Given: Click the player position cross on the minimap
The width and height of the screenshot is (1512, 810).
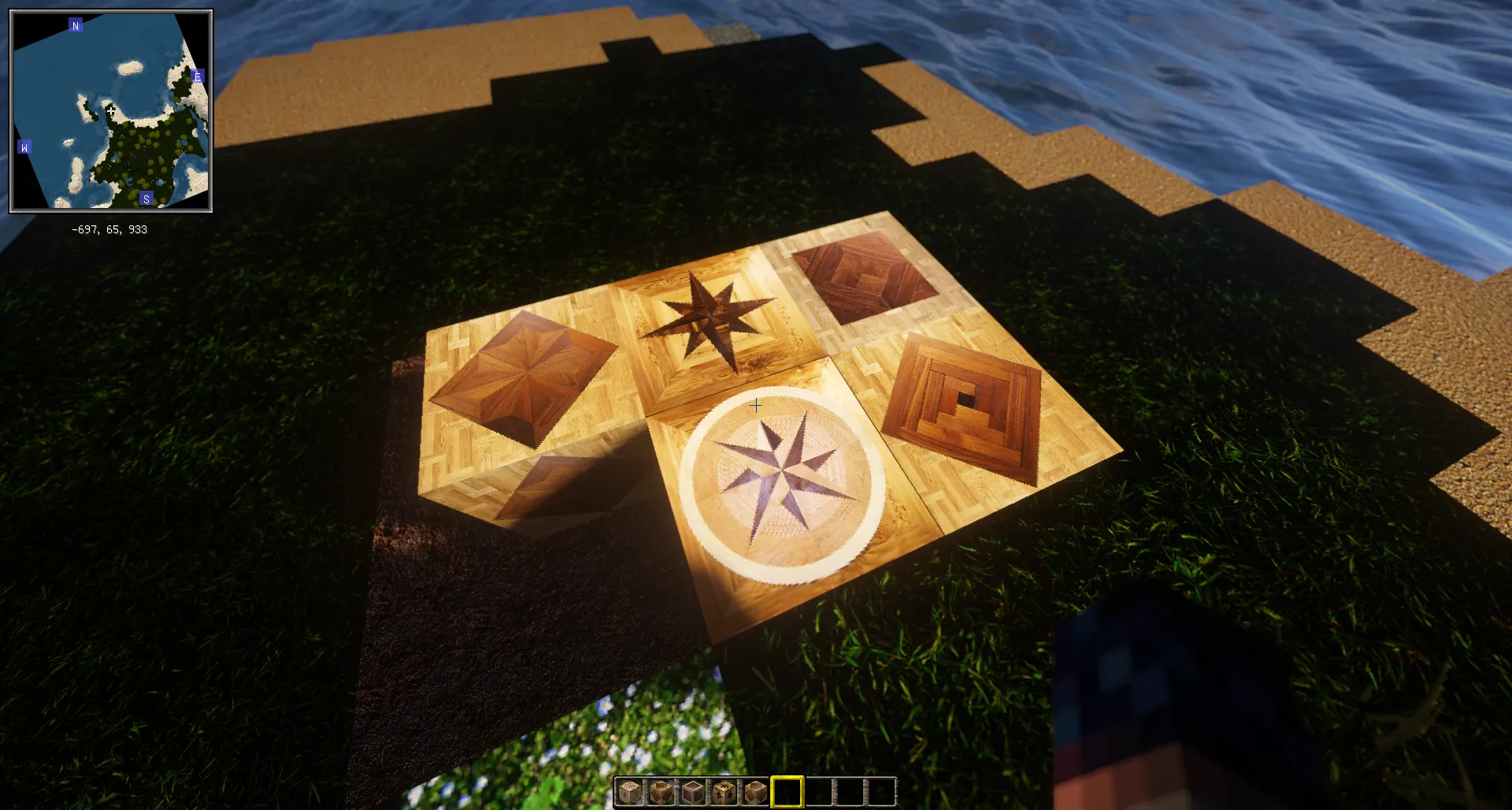Looking at the screenshot, I should point(110,110).
